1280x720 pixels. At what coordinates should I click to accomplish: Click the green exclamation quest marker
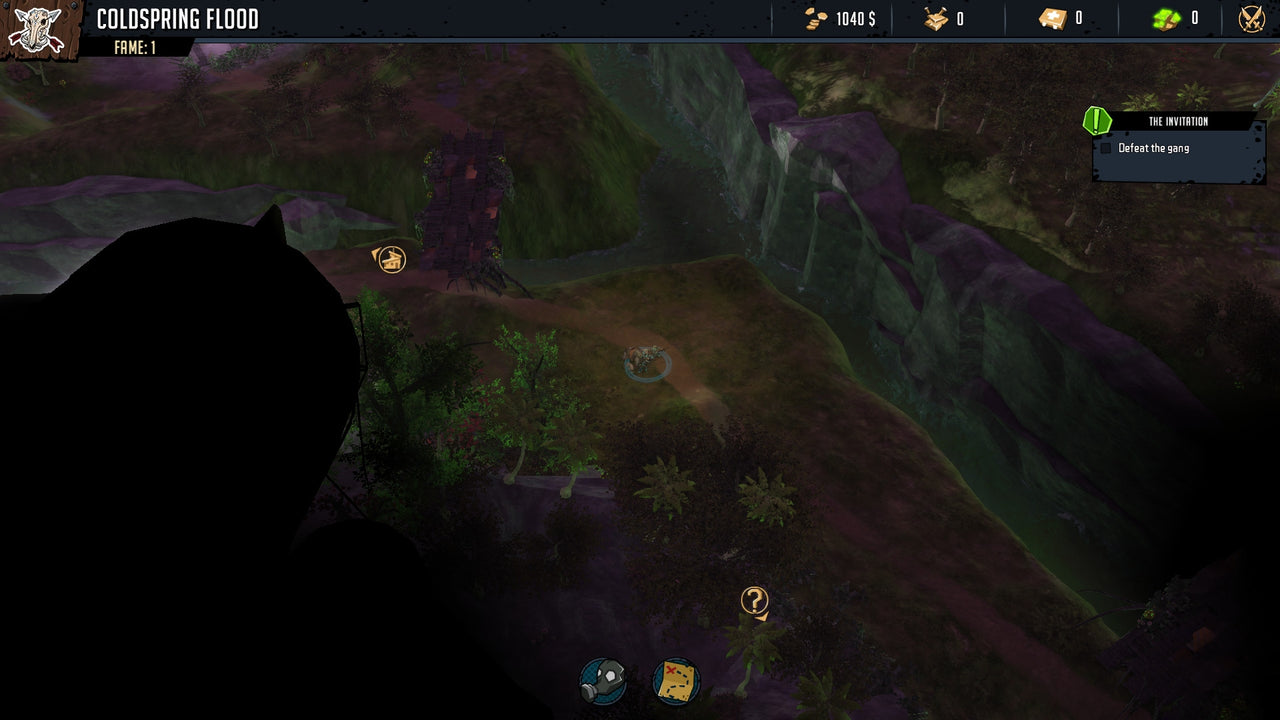1096,122
